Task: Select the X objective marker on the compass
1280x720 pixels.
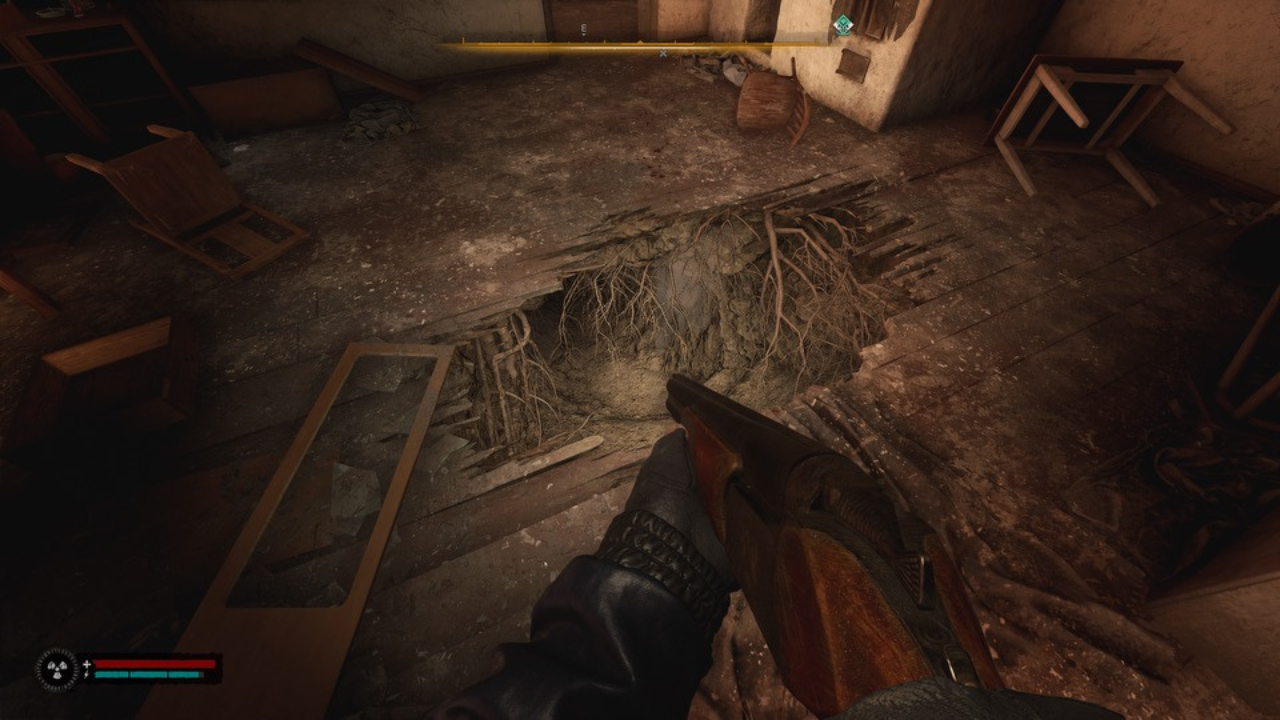Action: pyautogui.click(x=662, y=52)
